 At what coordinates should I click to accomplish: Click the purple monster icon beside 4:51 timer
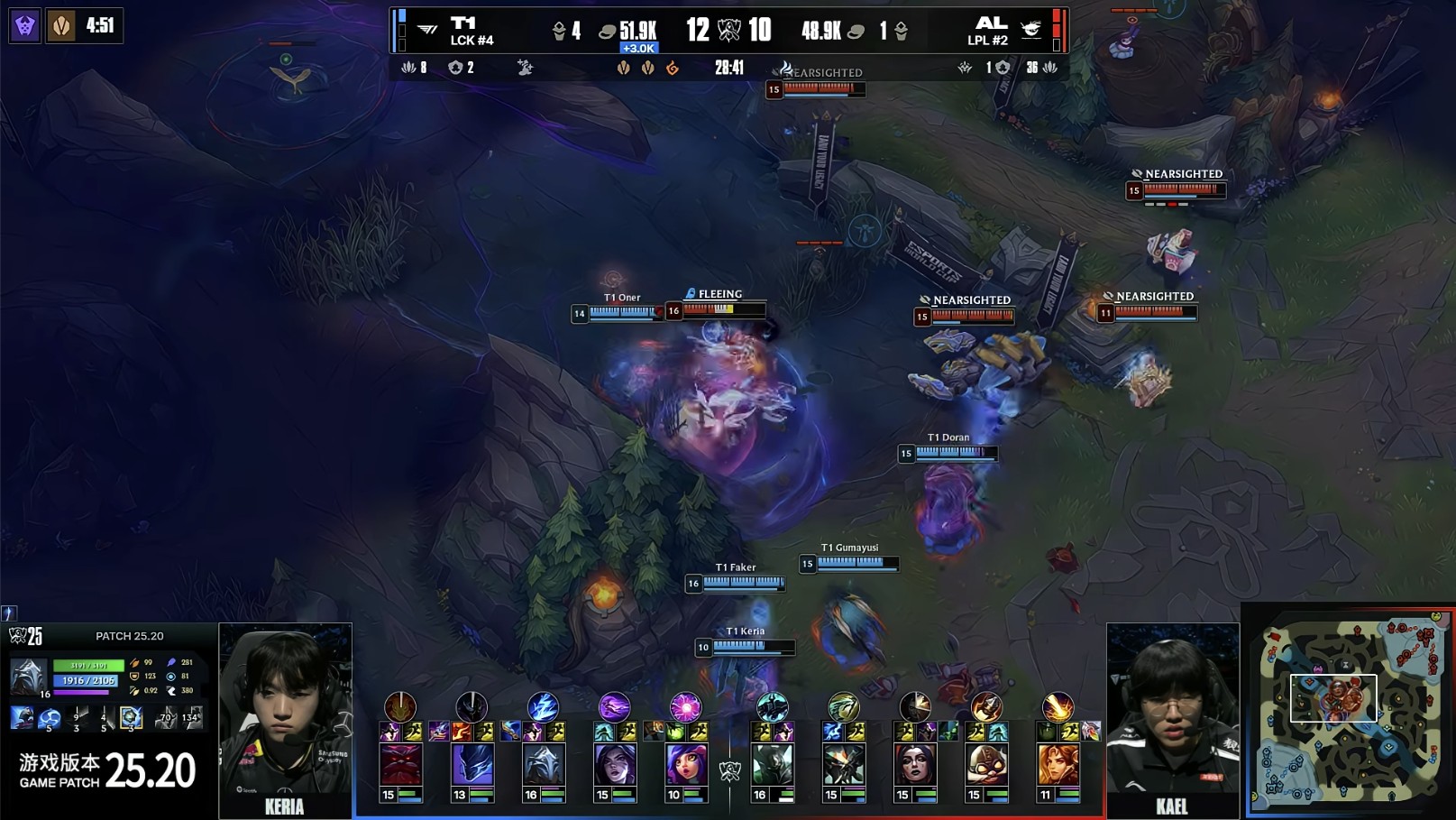tap(25, 25)
